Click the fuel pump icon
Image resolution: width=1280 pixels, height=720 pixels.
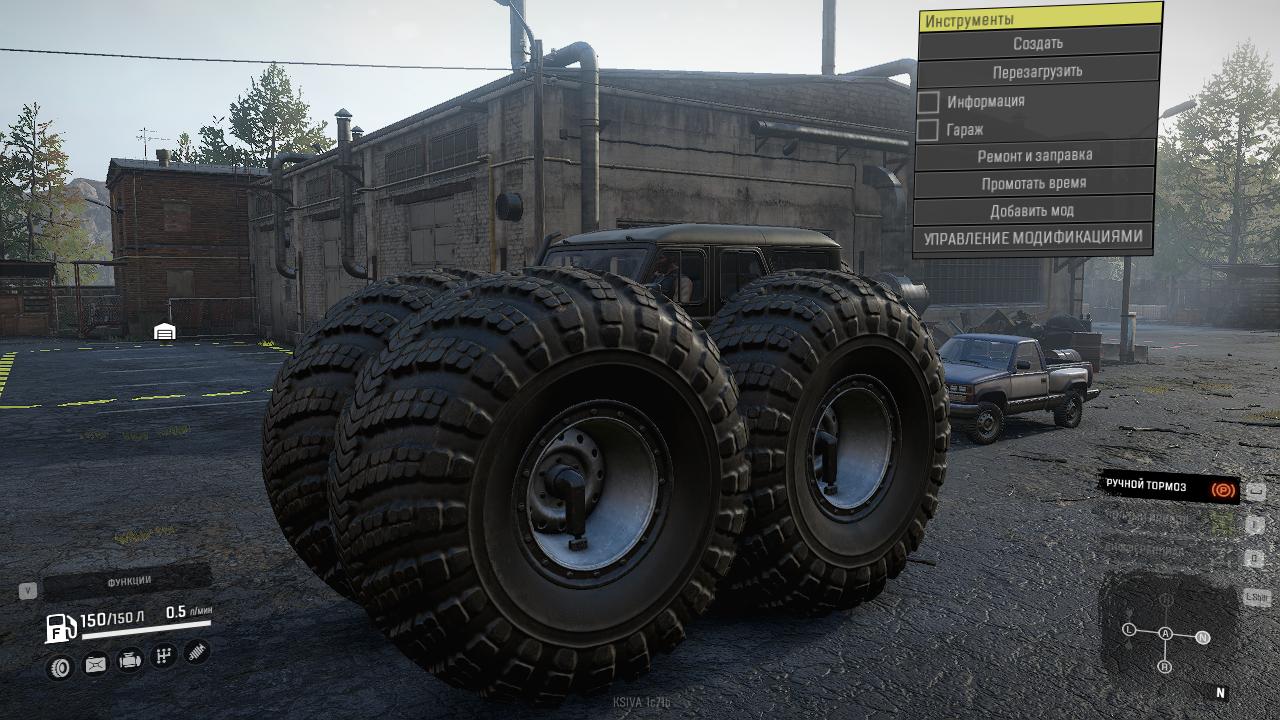click(x=60, y=628)
